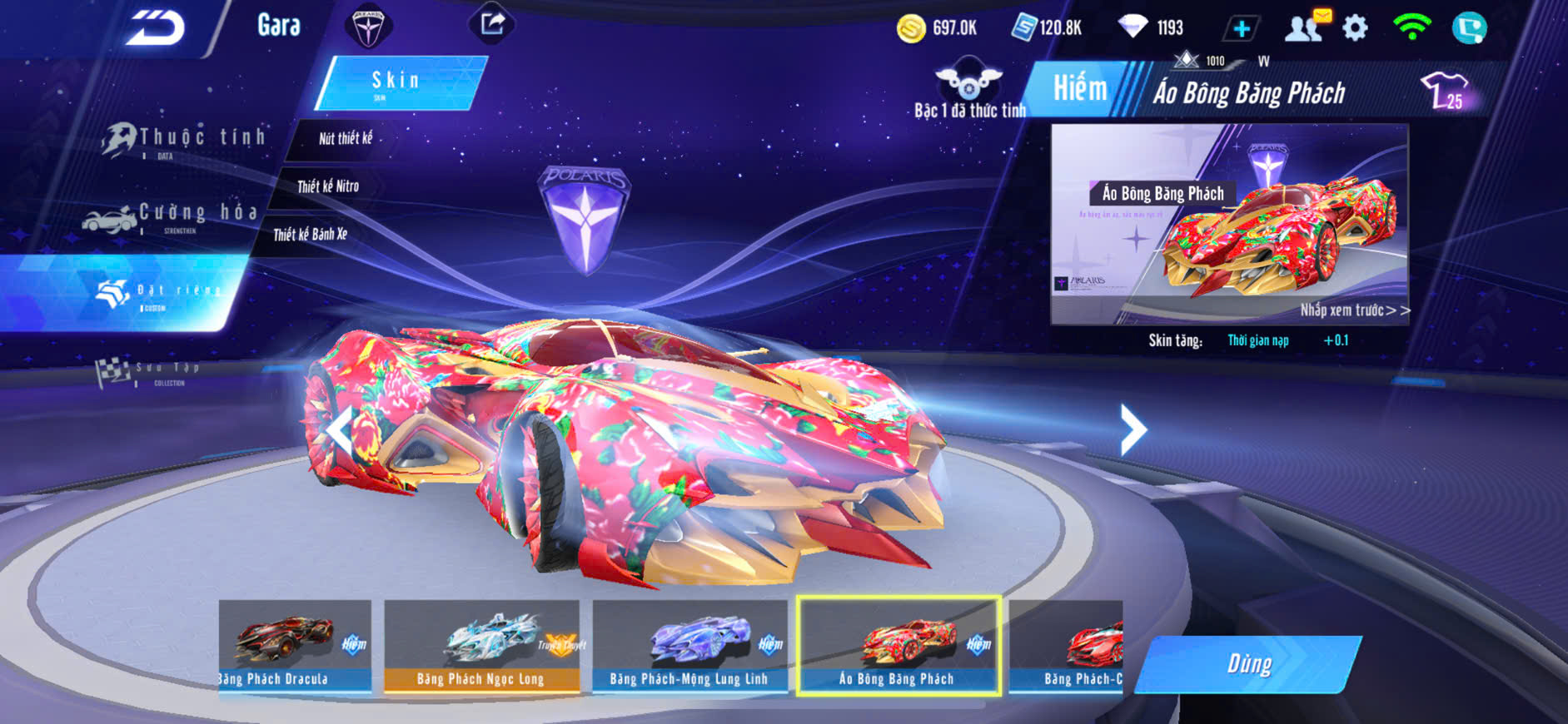Show the next car with right arrow

1132,429
